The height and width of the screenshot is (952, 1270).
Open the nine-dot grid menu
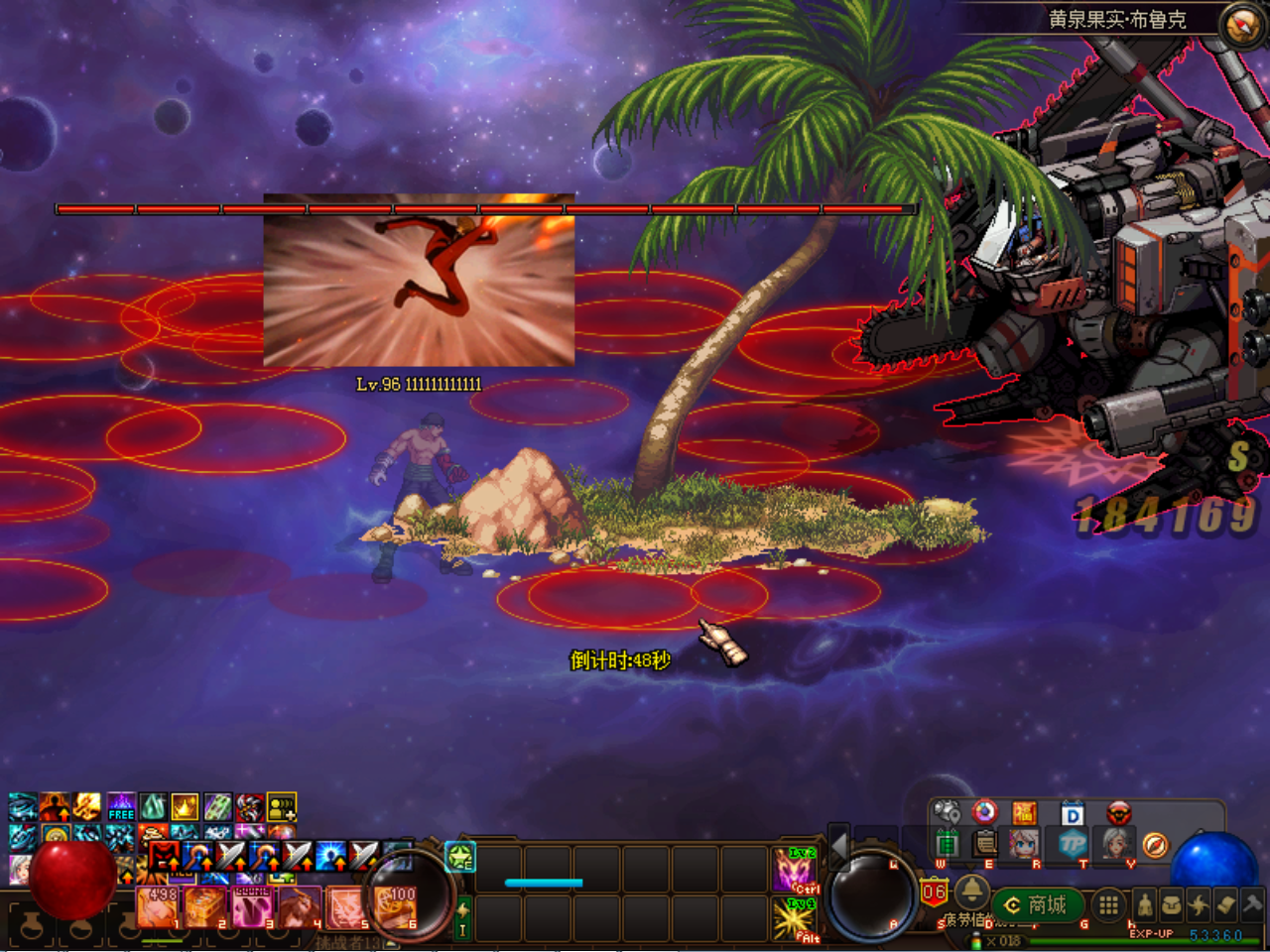tap(1108, 904)
